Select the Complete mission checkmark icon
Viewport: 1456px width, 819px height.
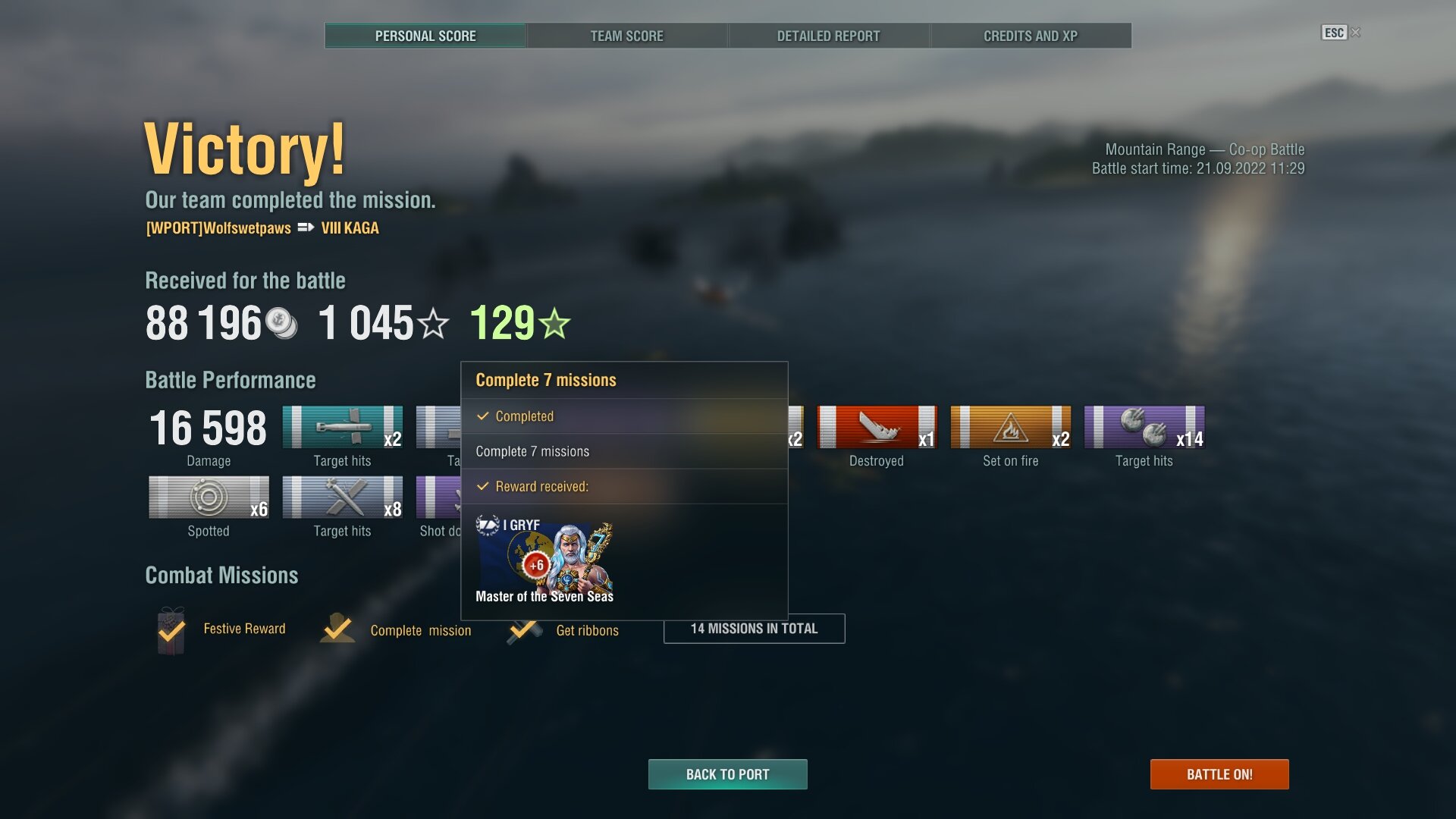click(x=337, y=629)
